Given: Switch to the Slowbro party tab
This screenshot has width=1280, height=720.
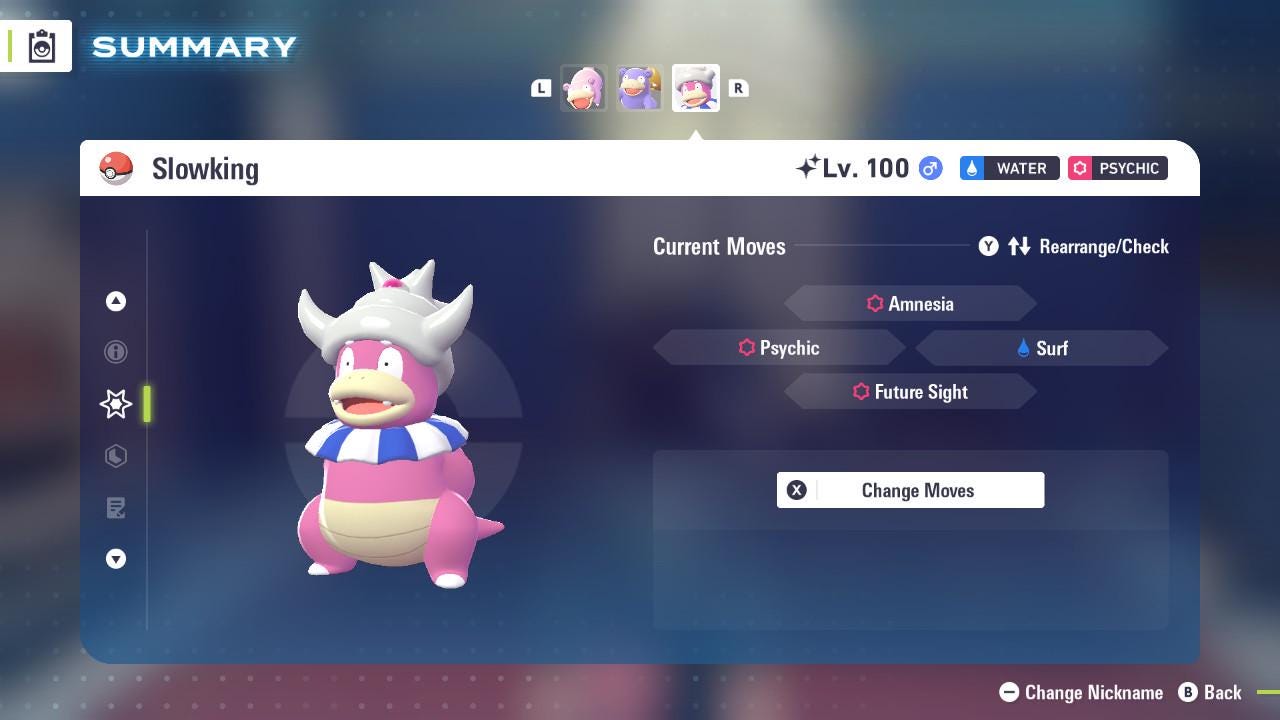Looking at the screenshot, I should point(640,88).
